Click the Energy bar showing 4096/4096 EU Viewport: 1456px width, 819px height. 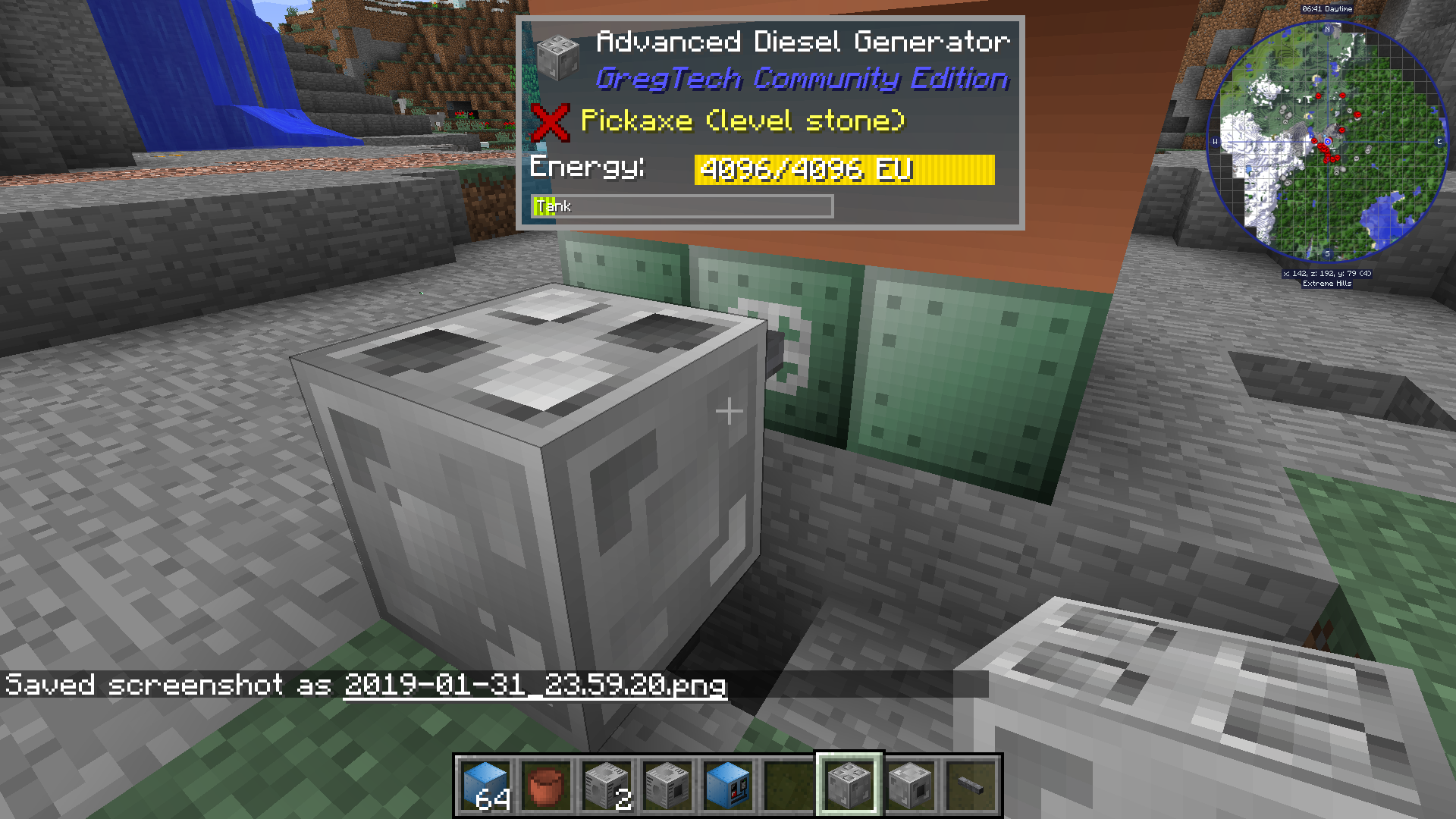[x=844, y=170]
